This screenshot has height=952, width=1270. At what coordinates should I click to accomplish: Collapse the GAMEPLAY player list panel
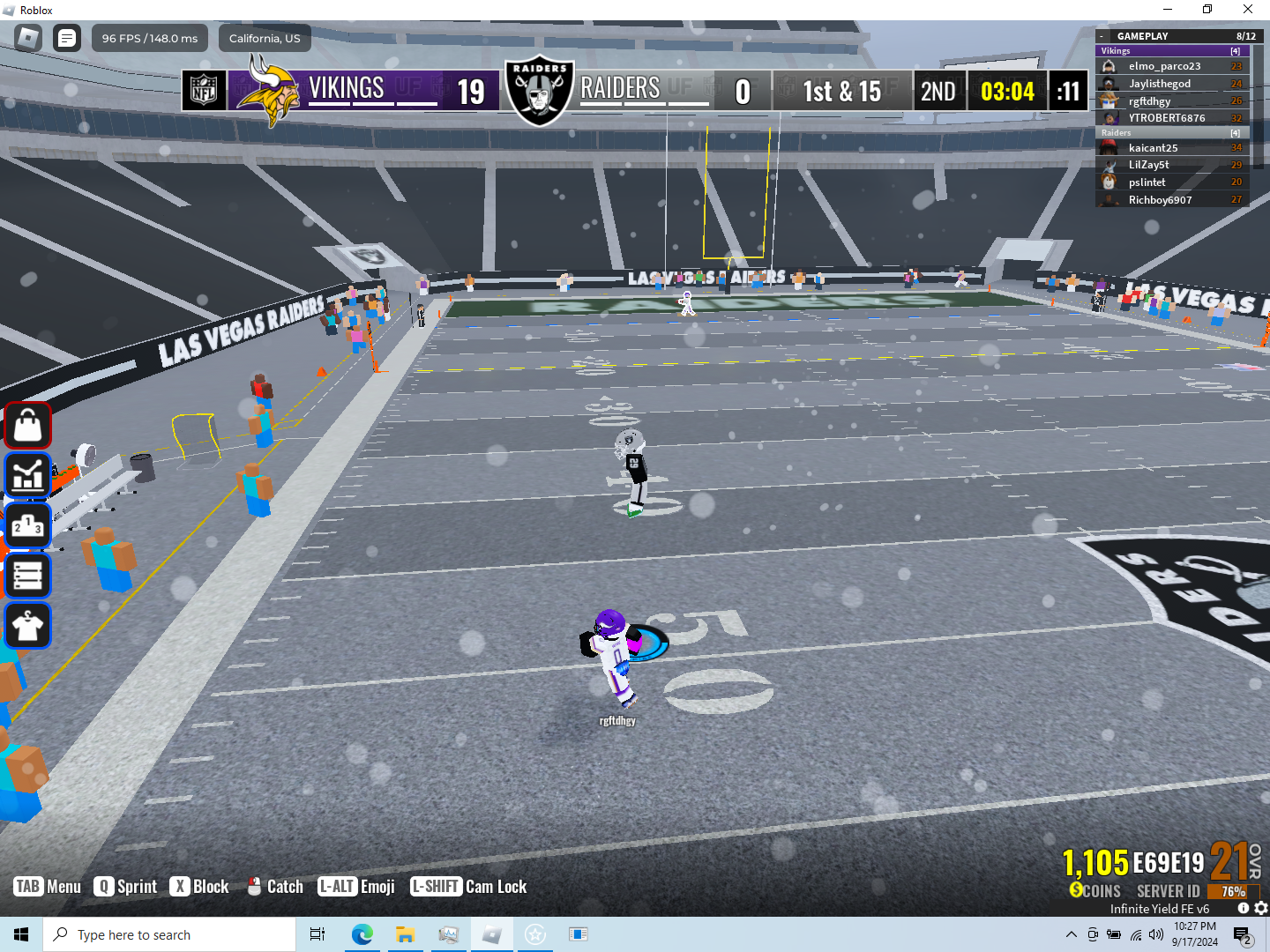pos(1102,36)
